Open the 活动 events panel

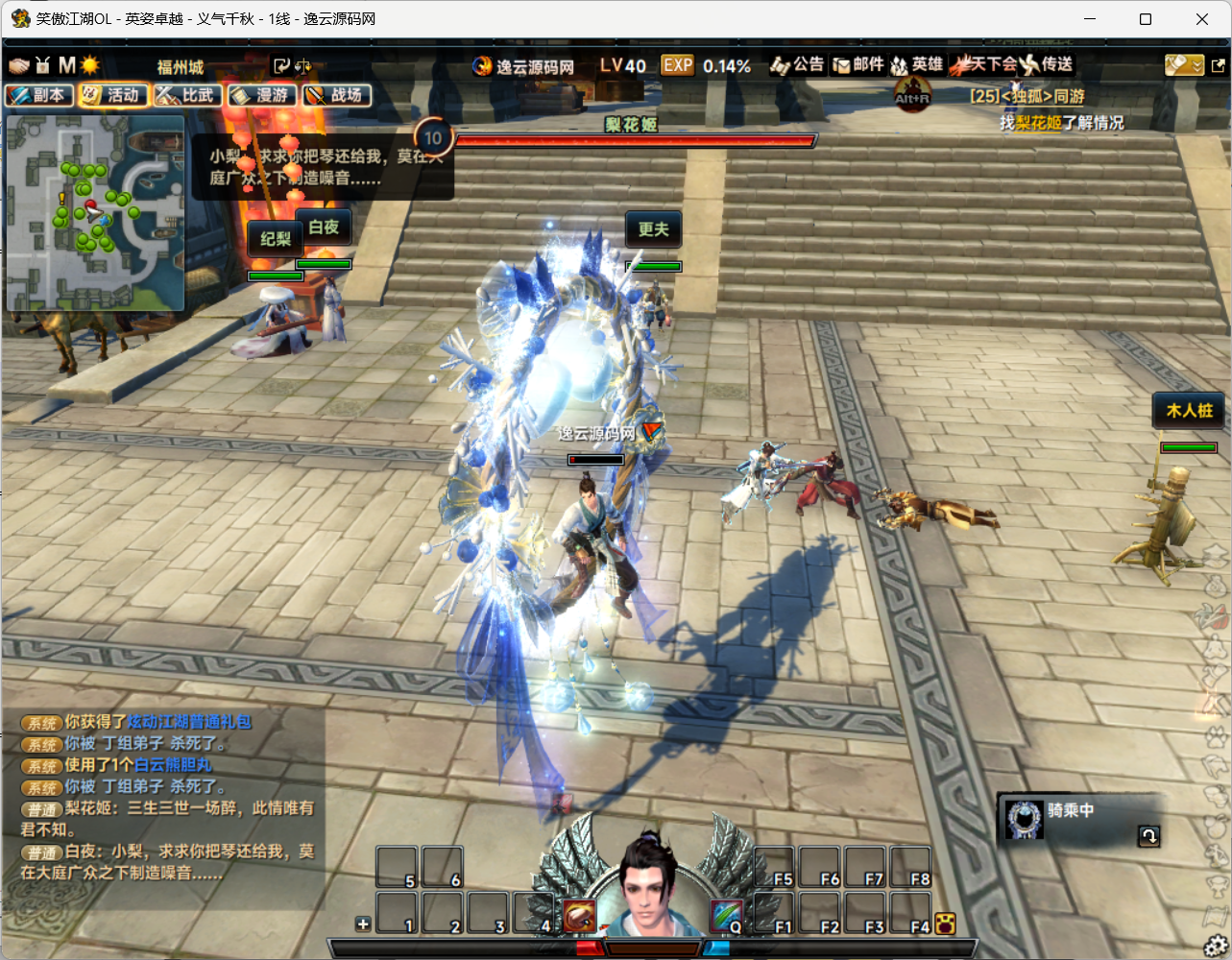(x=113, y=95)
